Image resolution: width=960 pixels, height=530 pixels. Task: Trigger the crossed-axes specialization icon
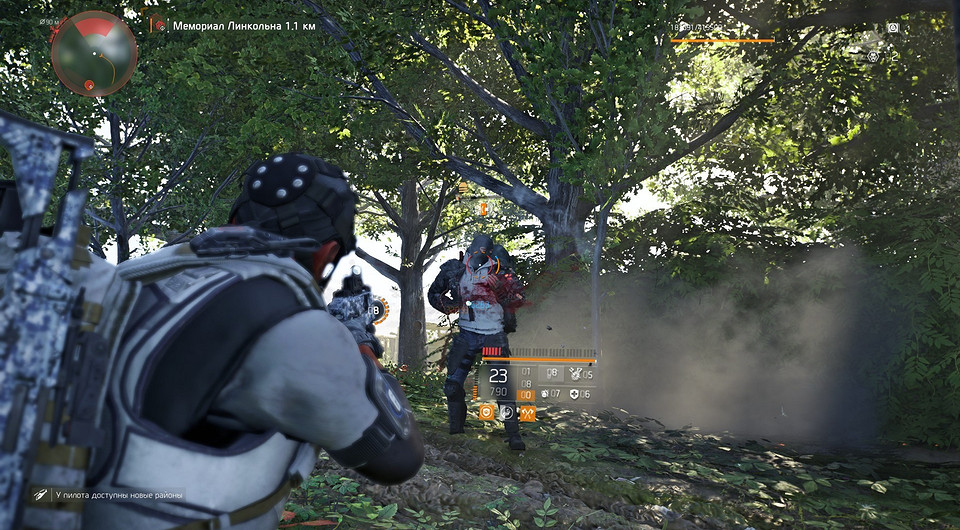click(x=527, y=412)
